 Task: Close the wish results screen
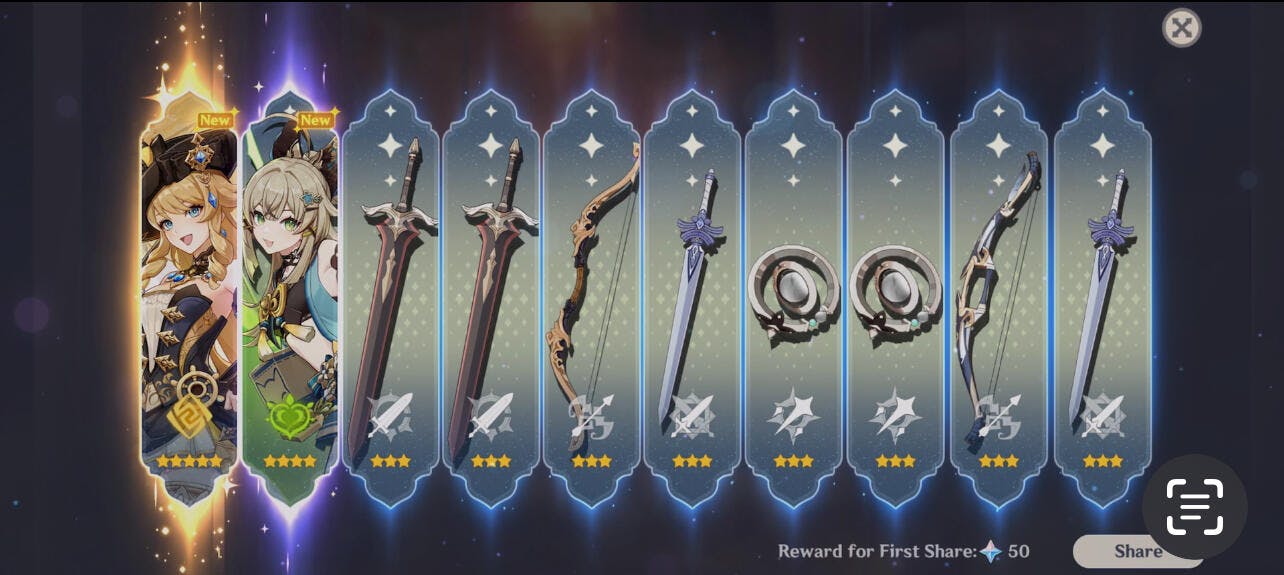1181,28
